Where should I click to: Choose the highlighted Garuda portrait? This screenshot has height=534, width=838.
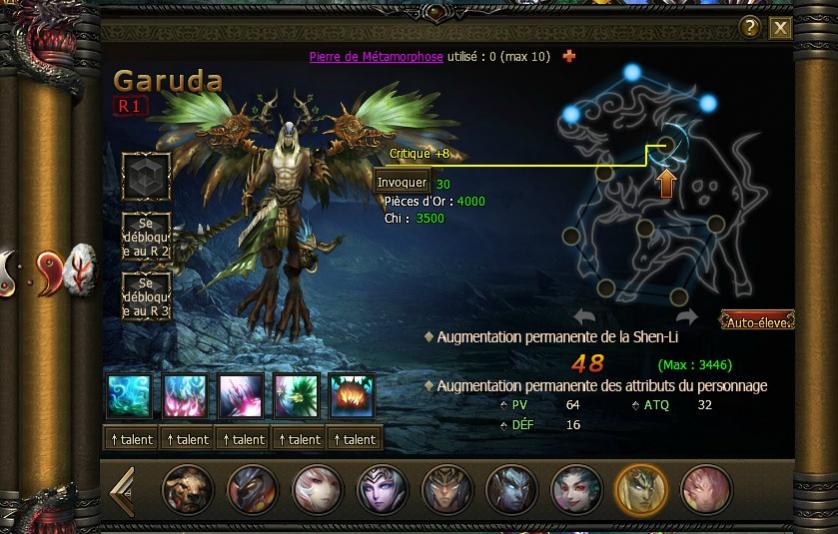click(641, 490)
